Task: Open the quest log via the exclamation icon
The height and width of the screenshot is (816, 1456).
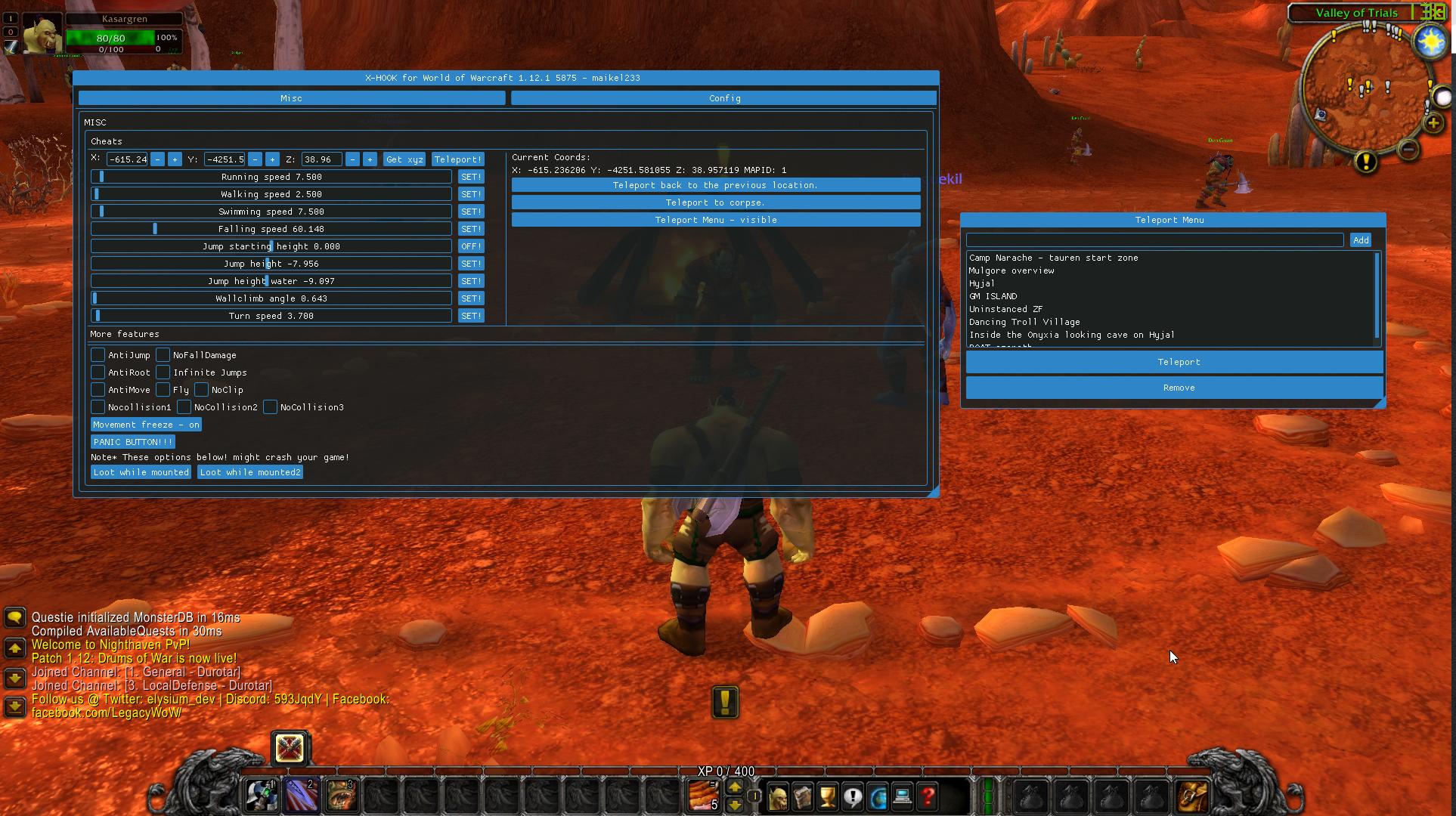Action: (852, 796)
